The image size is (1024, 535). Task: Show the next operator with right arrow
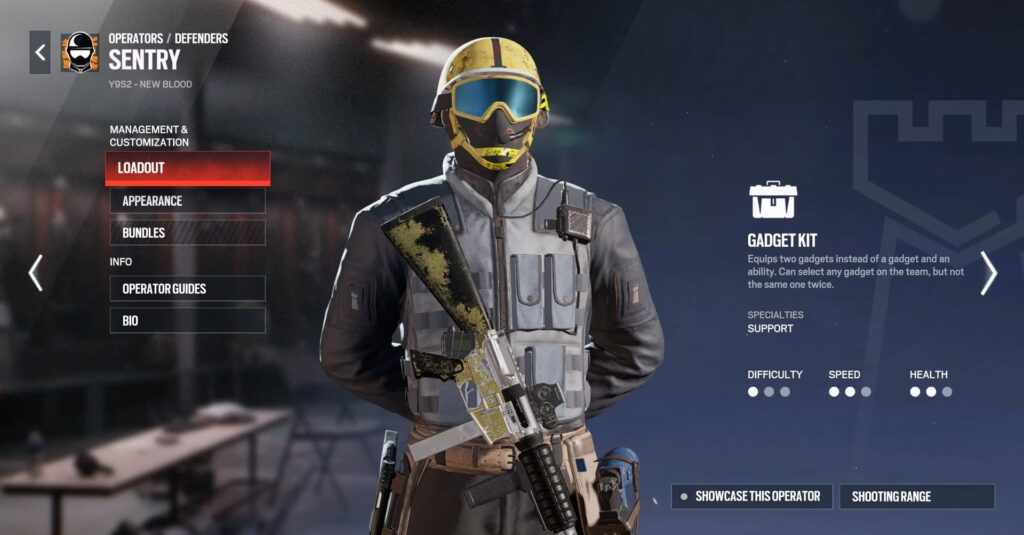click(x=988, y=272)
